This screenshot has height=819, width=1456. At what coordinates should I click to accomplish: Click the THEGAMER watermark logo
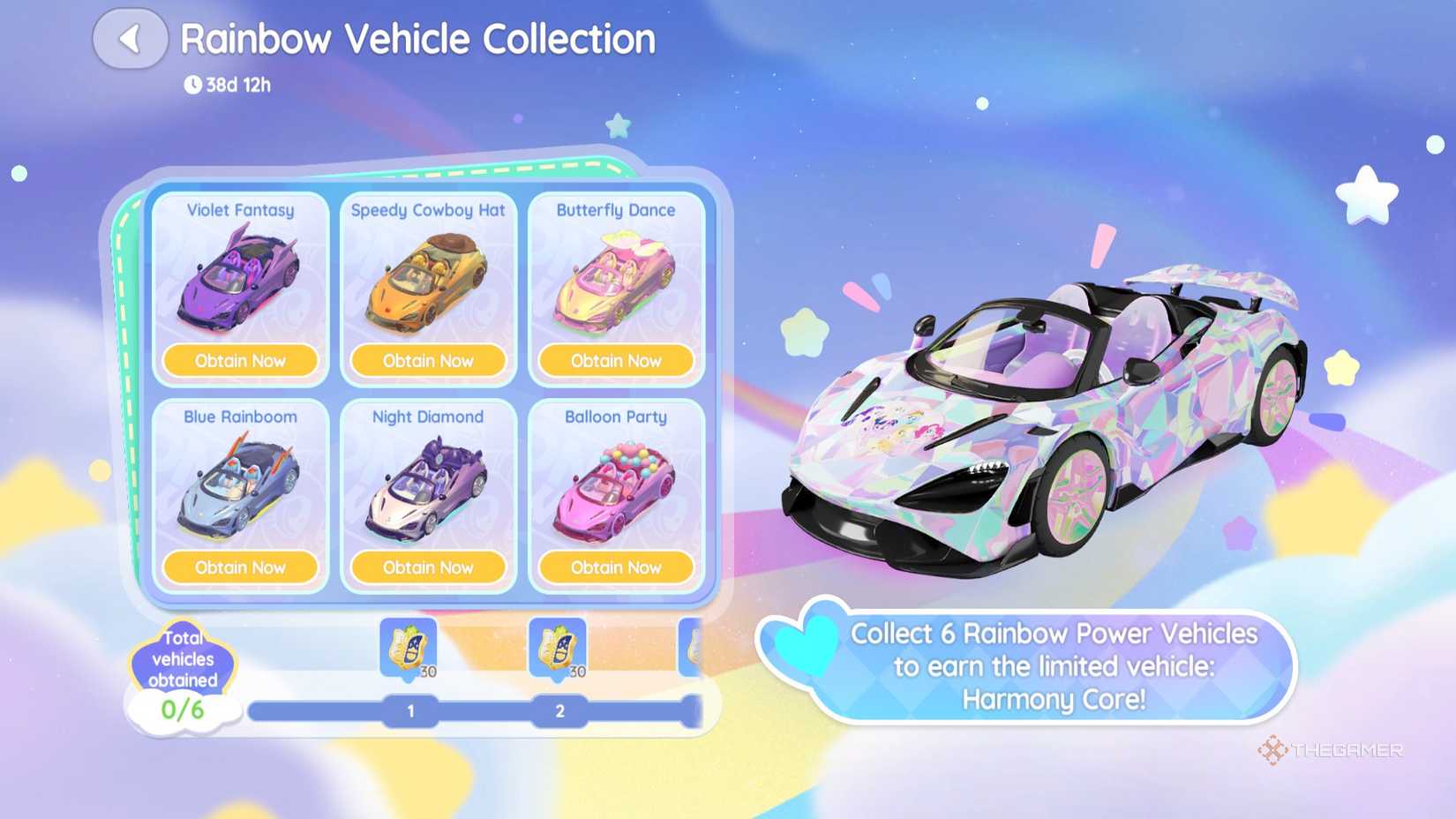point(1332,751)
